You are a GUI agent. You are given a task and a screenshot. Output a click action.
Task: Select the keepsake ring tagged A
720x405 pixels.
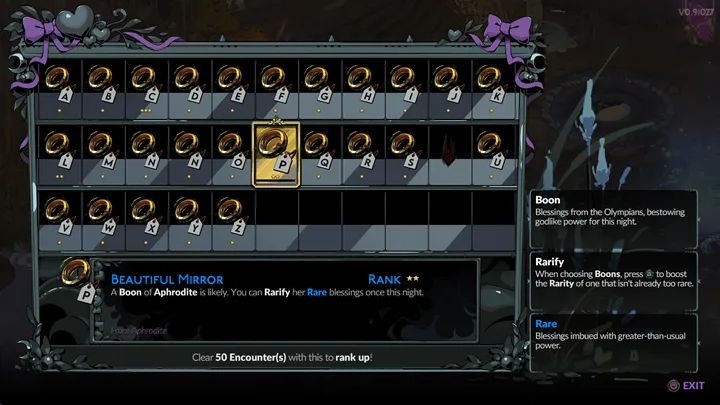59,83
